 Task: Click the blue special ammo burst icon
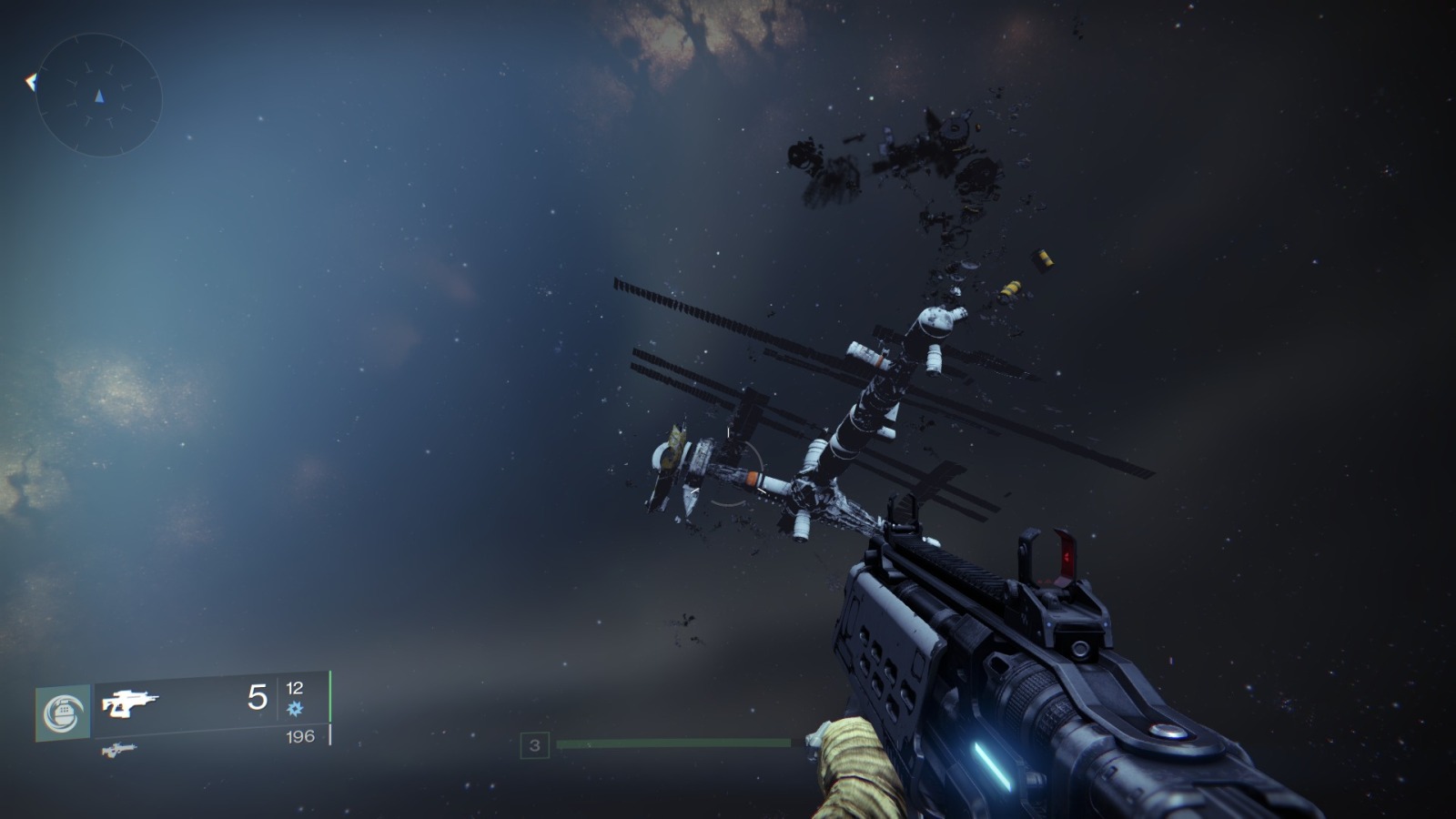coord(295,708)
